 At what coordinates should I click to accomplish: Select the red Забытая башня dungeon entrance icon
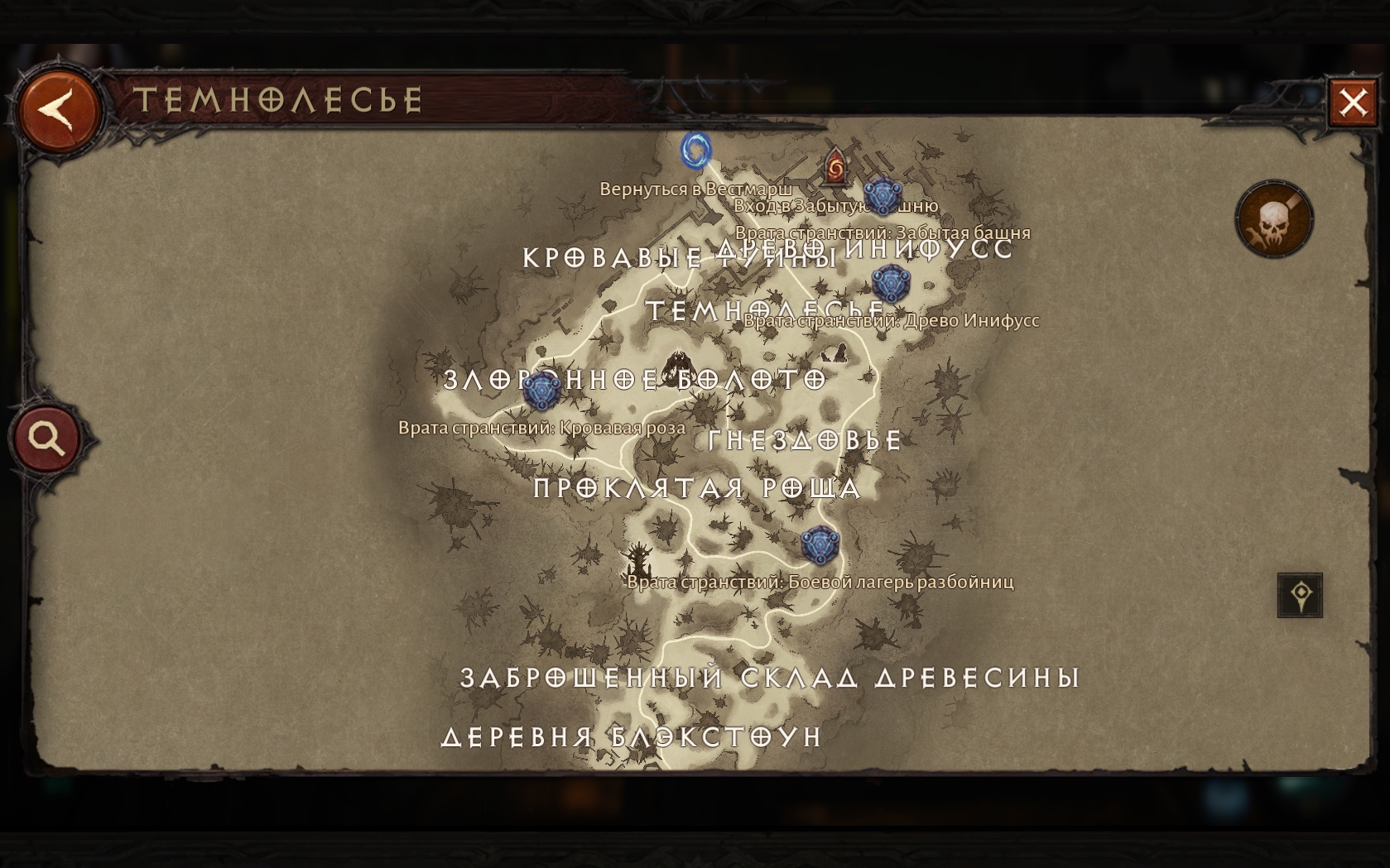(835, 166)
